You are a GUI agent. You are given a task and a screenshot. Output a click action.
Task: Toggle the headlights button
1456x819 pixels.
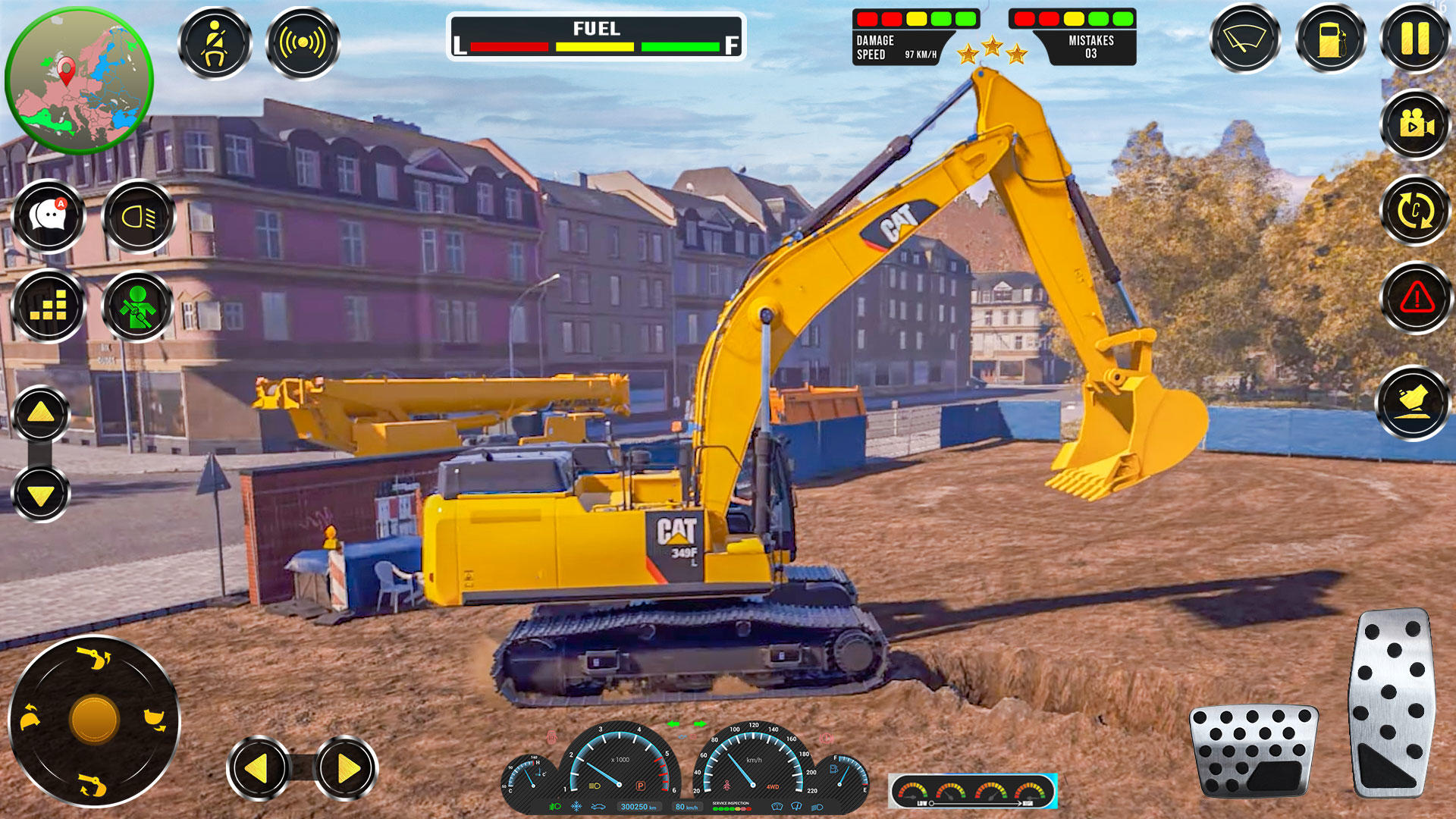138,217
